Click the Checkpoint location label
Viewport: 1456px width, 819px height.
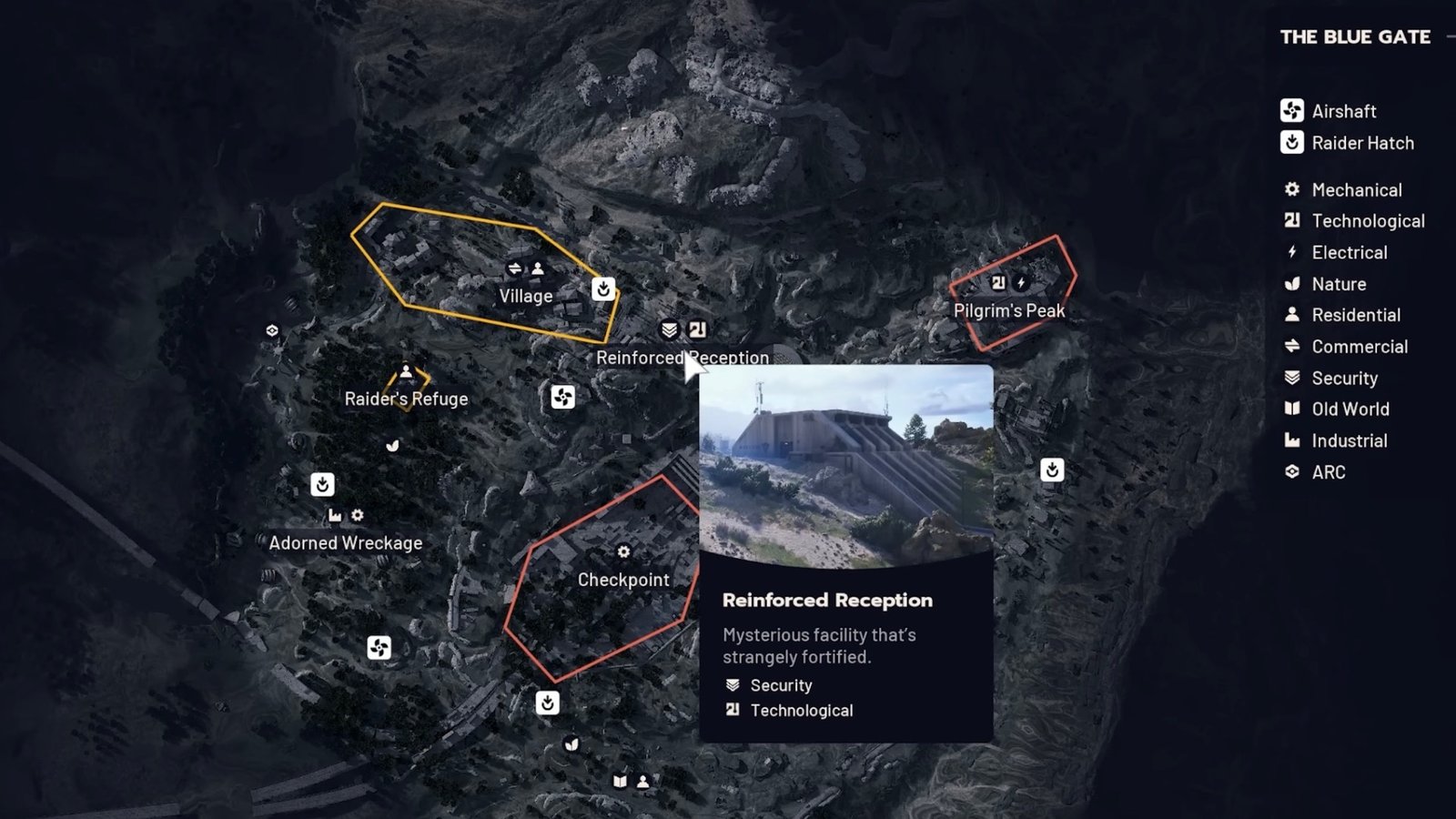tap(623, 580)
